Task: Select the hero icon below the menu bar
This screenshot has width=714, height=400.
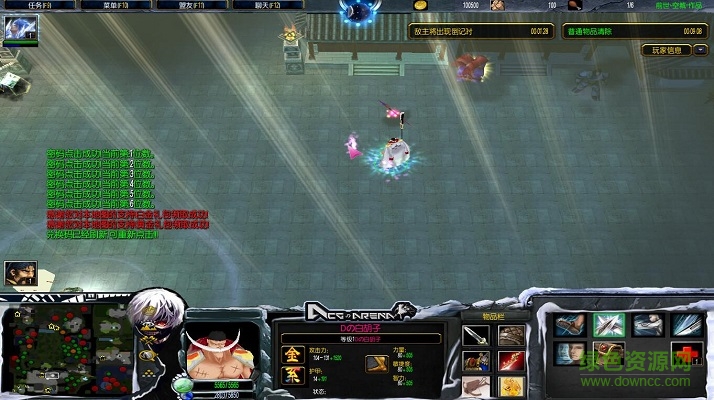Action: point(20,29)
